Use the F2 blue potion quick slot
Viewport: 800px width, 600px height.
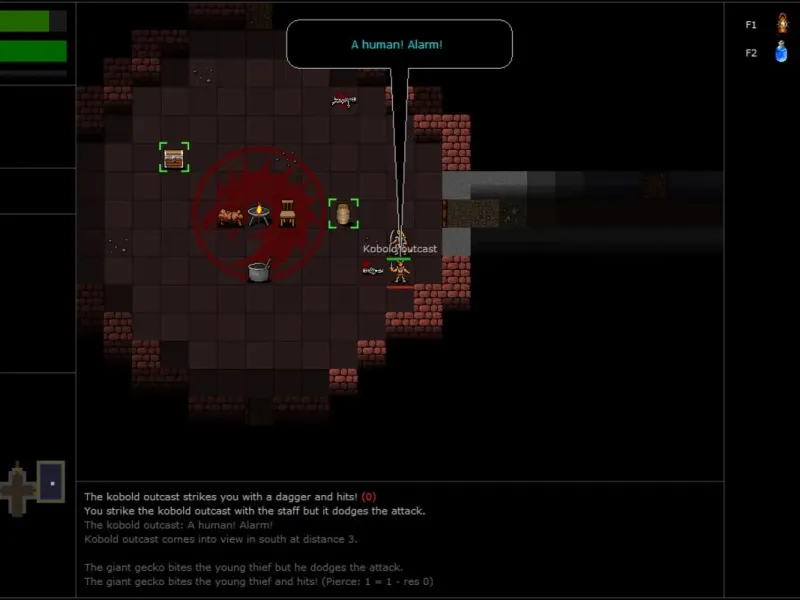click(781, 53)
